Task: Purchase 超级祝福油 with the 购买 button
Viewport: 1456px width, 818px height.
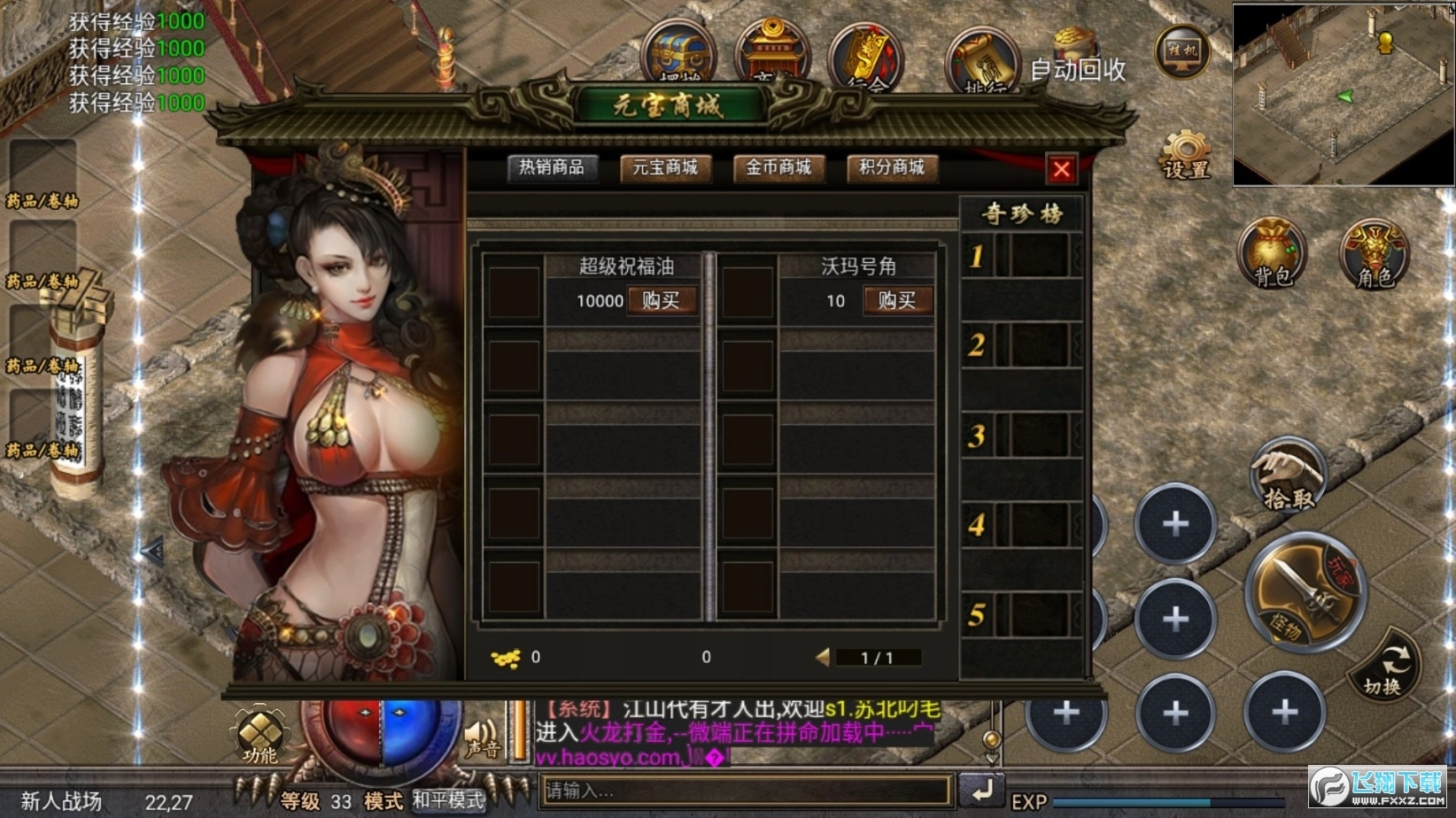Action: click(662, 301)
